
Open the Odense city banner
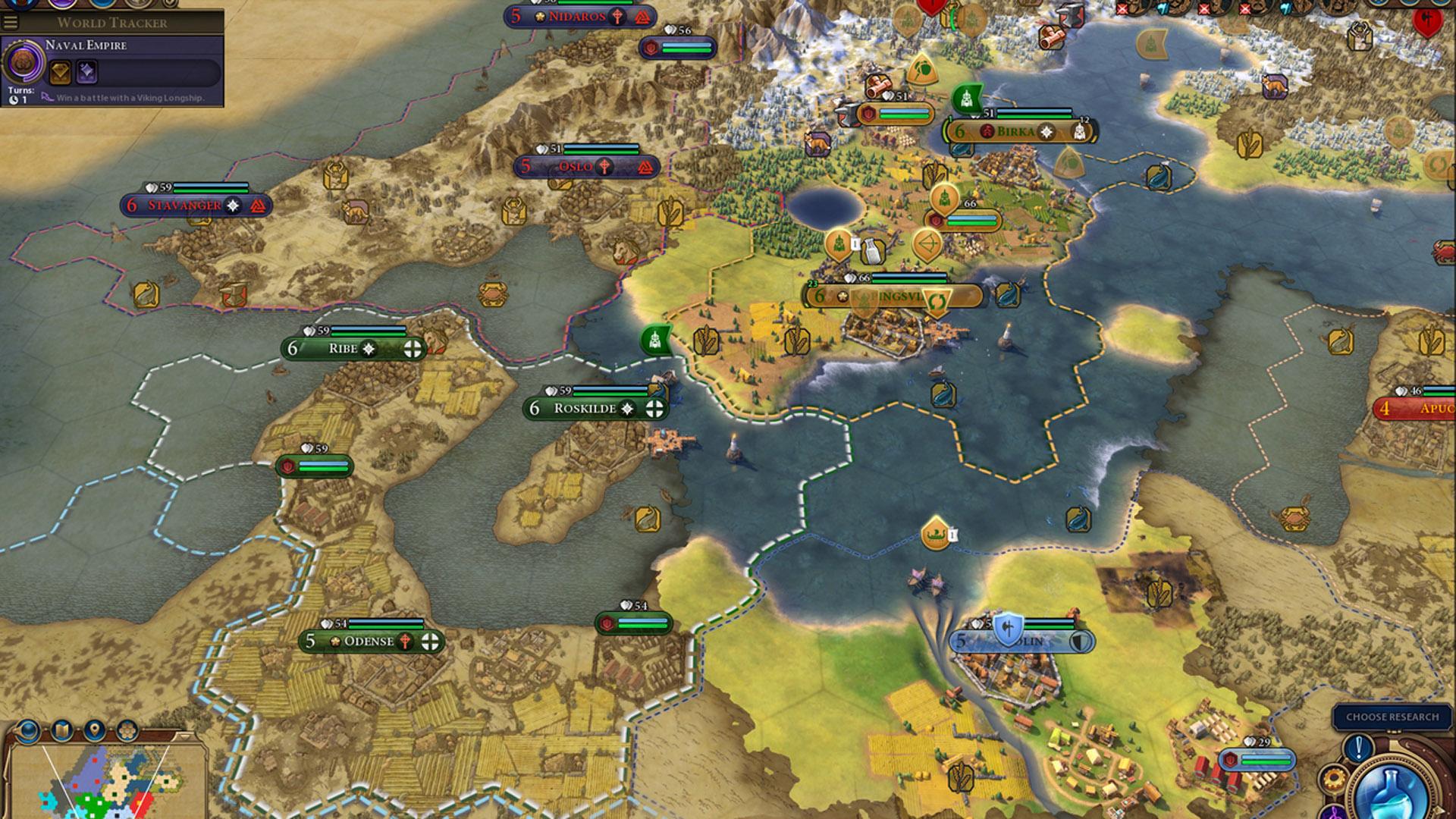(x=369, y=642)
